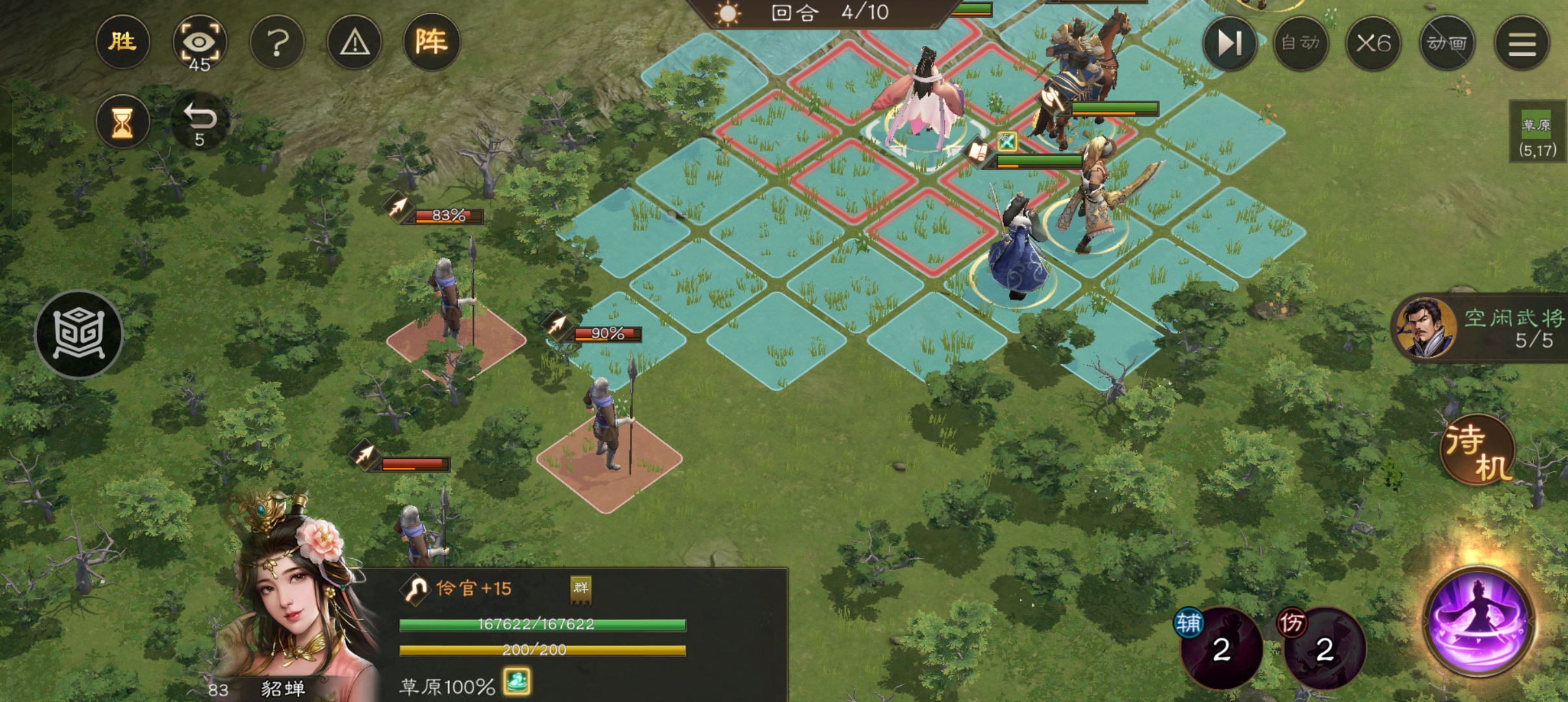The image size is (1568, 702).
Task: Open the idle generals 空闲武将 list
Action: tap(1481, 328)
